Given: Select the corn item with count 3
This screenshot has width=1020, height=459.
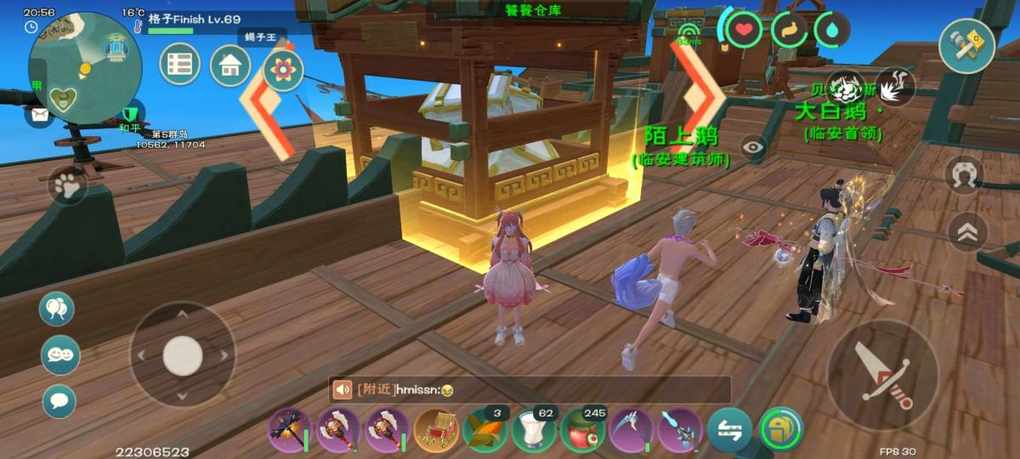Looking at the screenshot, I should point(483,430).
